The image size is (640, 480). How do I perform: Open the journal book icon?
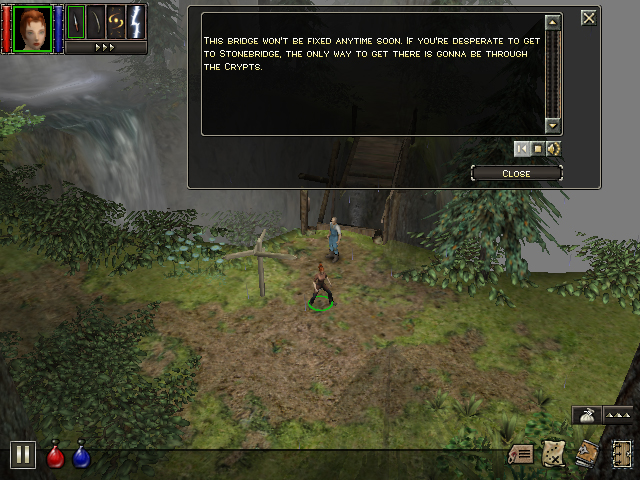[587, 454]
